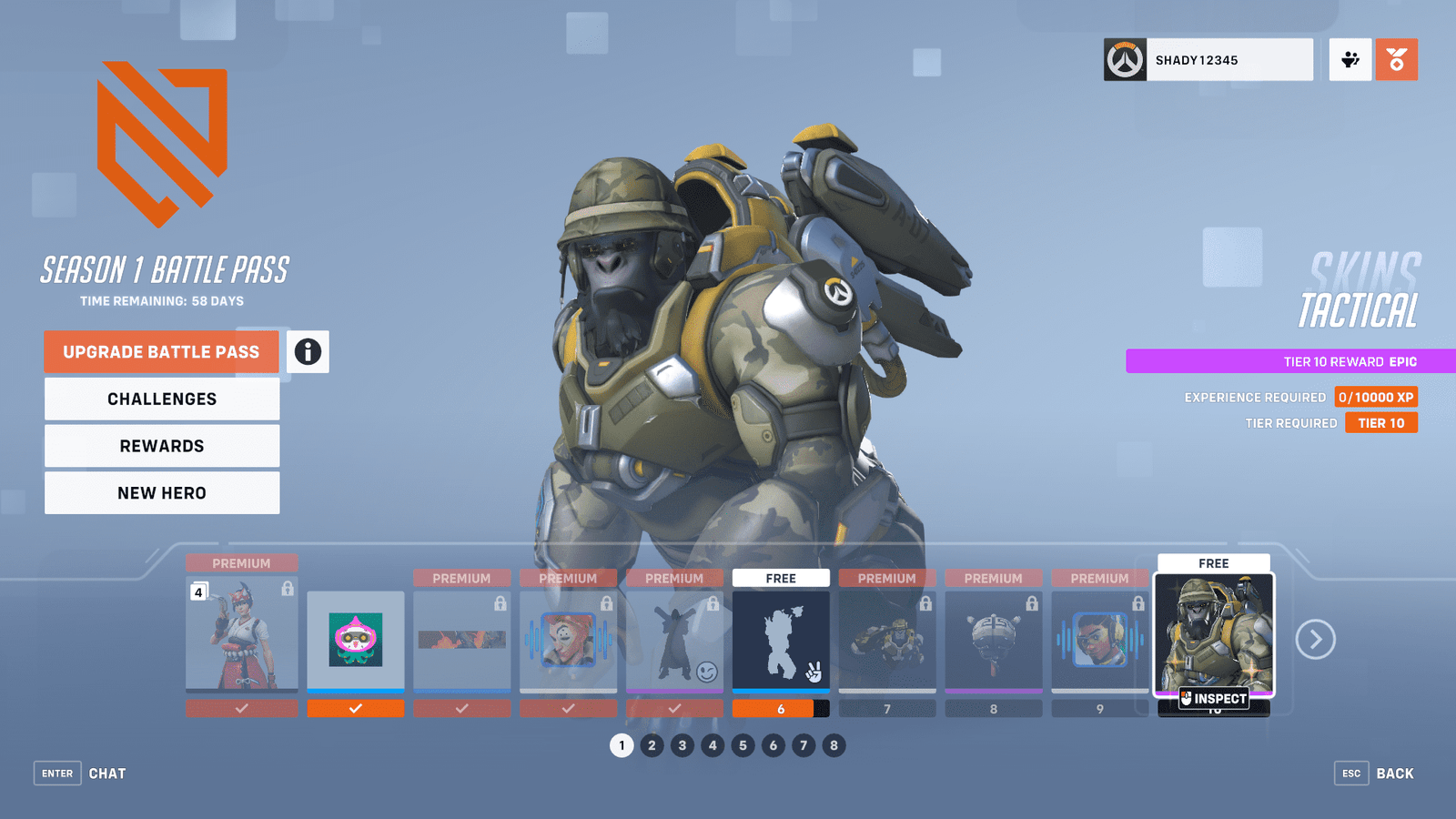Advance rewards with the right arrow button
Screen dimensions: 1456x819
pyautogui.click(x=1315, y=640)
